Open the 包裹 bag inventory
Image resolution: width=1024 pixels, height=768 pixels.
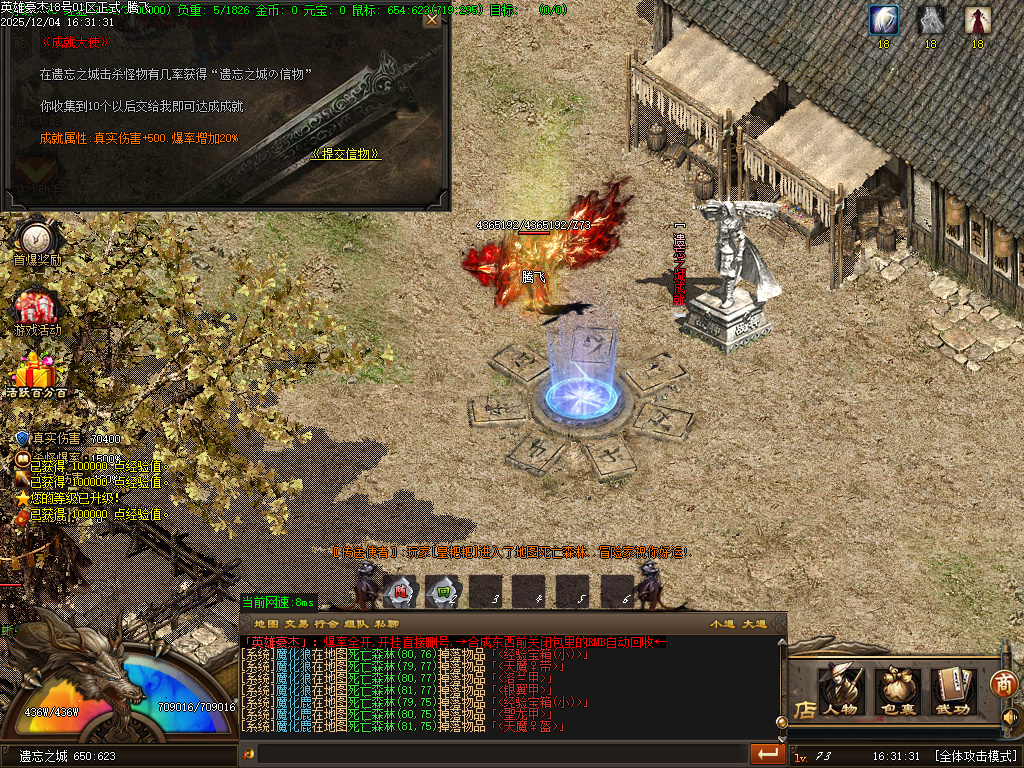point(898,691)
